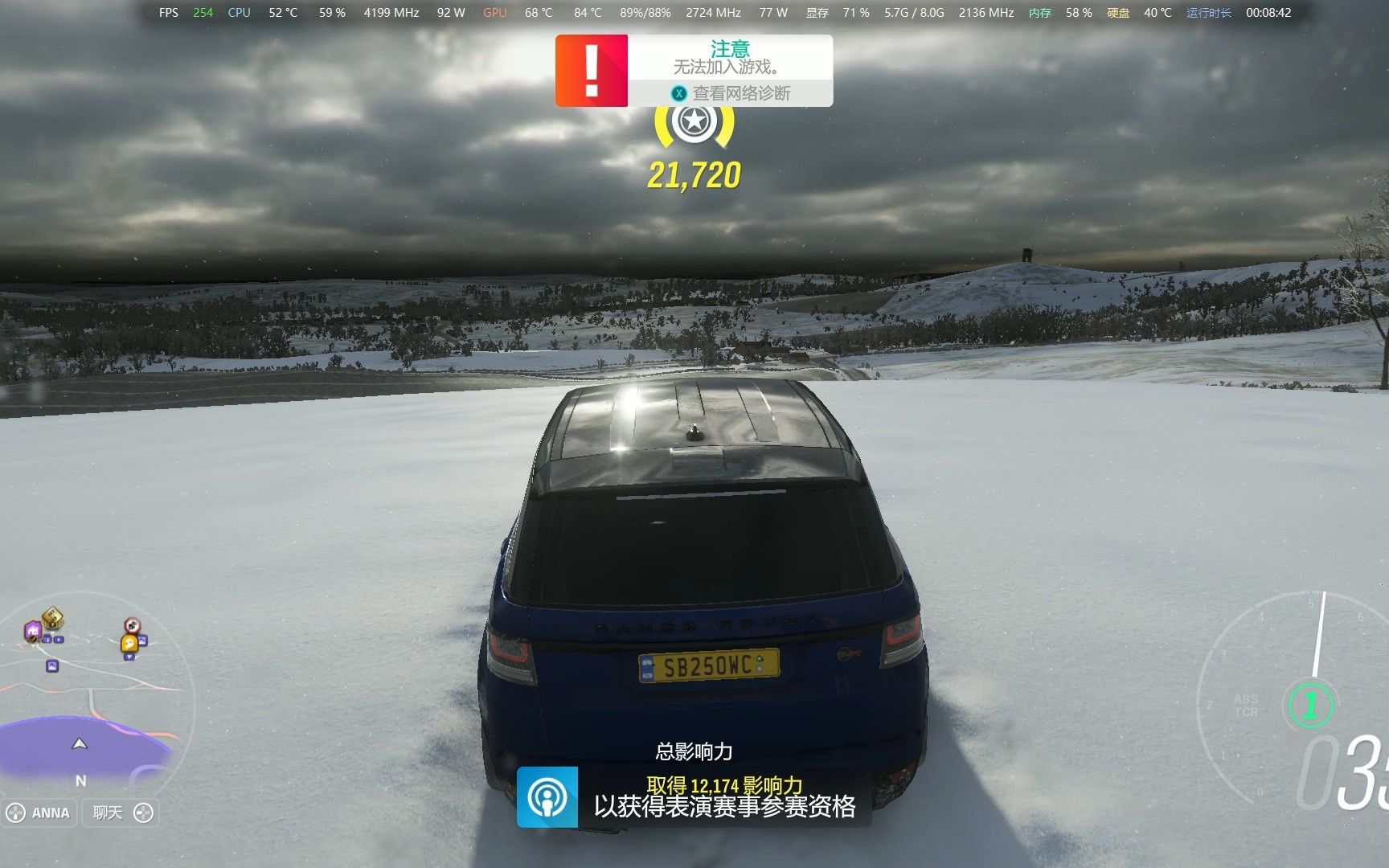Toggle the FPS counter in the overlay

coord(168,12)
